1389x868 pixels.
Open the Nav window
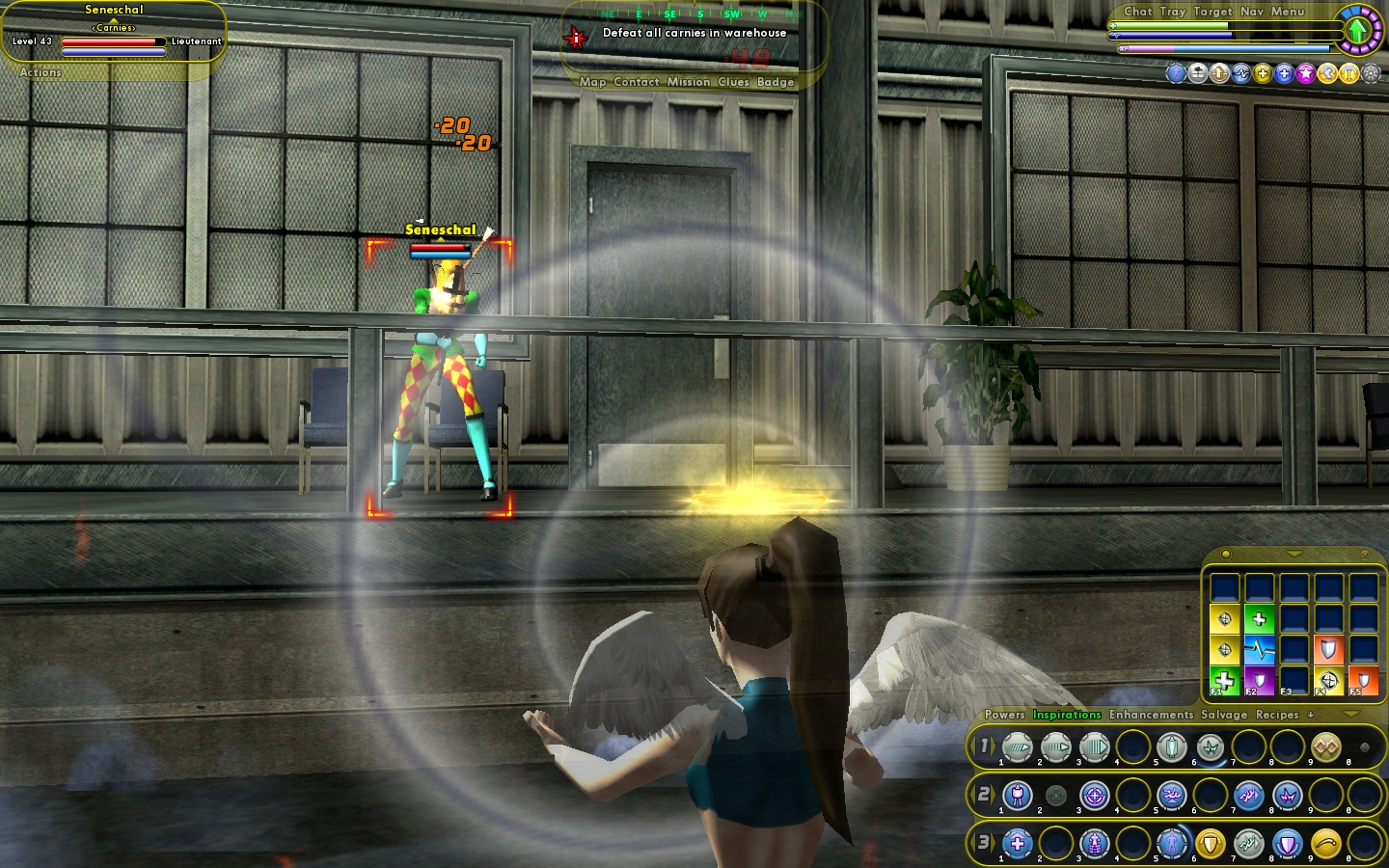(x=1251, y=12)
